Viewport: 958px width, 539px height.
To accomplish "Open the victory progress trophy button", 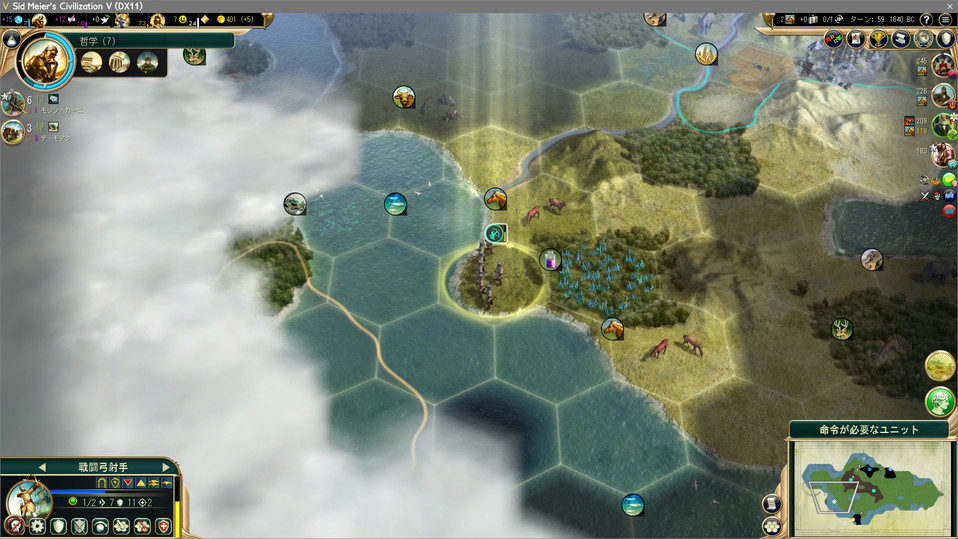I will [878, 39].
